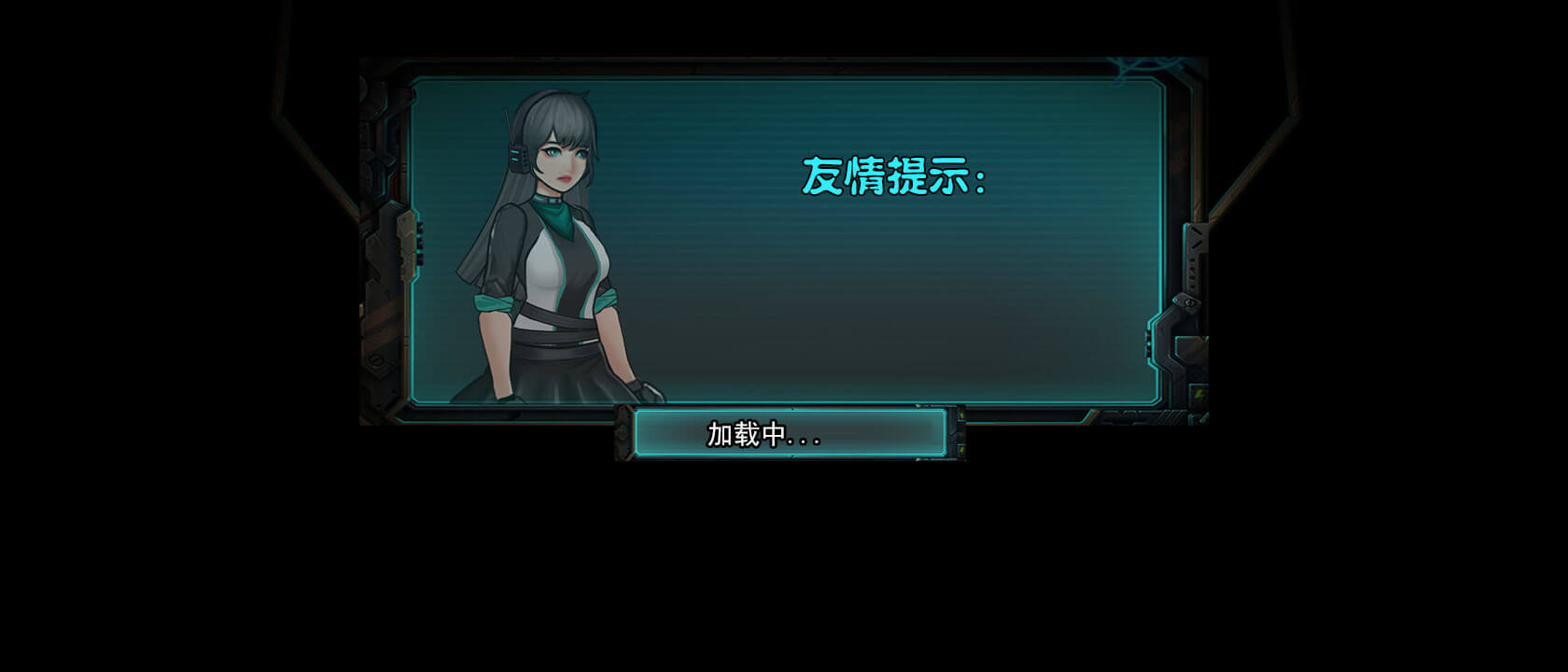1568x672 pixels.
Task: Click the 加载中... loading button
Action: click(790, 434)
